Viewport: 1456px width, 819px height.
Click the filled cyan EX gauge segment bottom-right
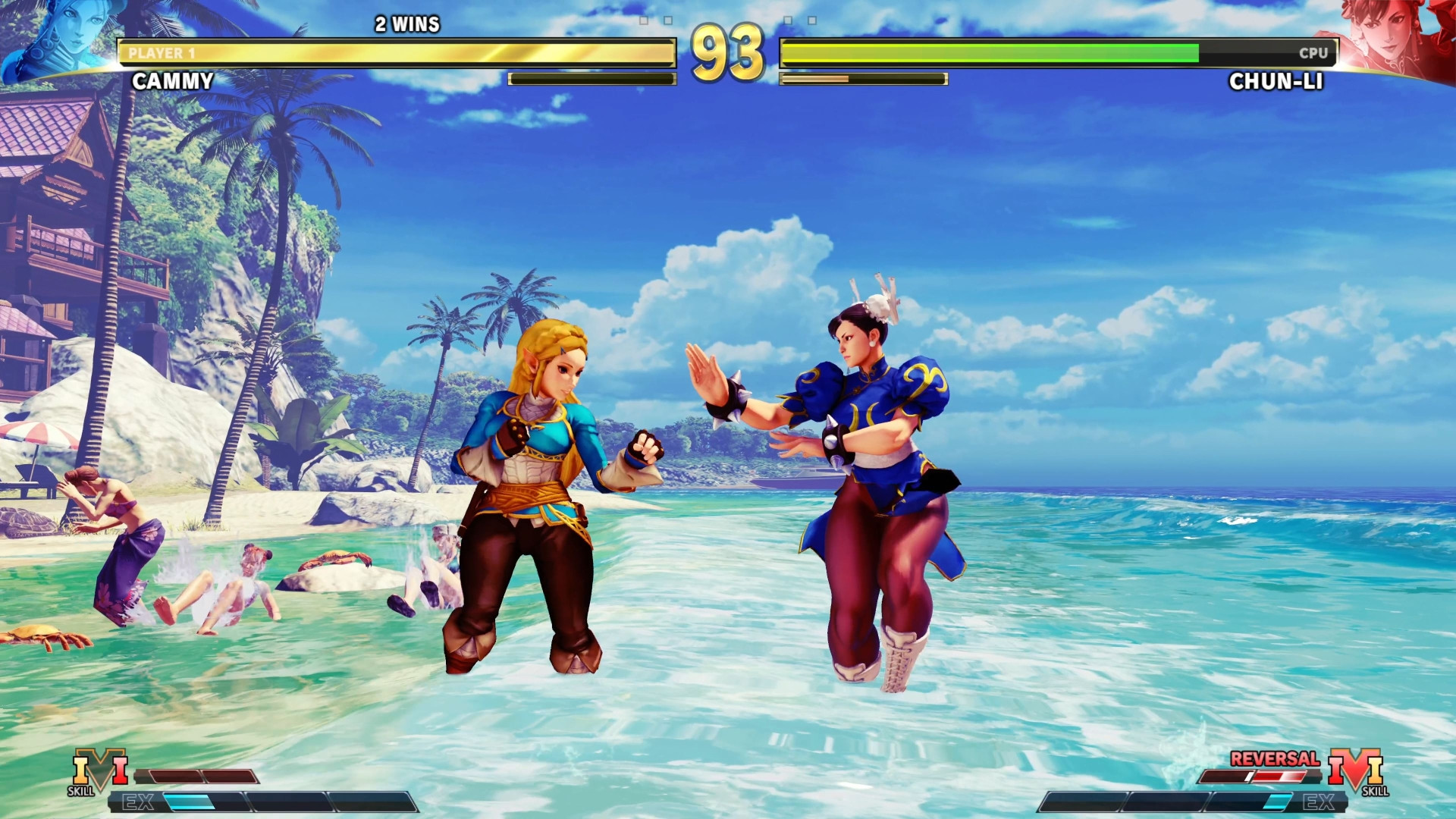click(x=1276, y=802)
